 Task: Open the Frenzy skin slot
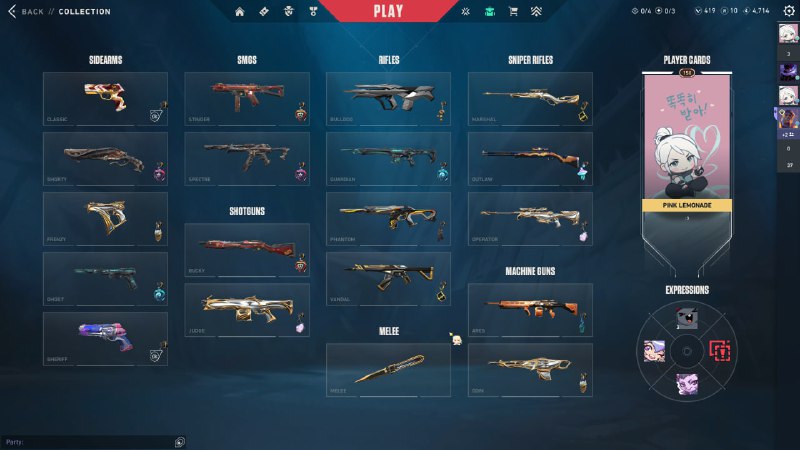(105, 218)
